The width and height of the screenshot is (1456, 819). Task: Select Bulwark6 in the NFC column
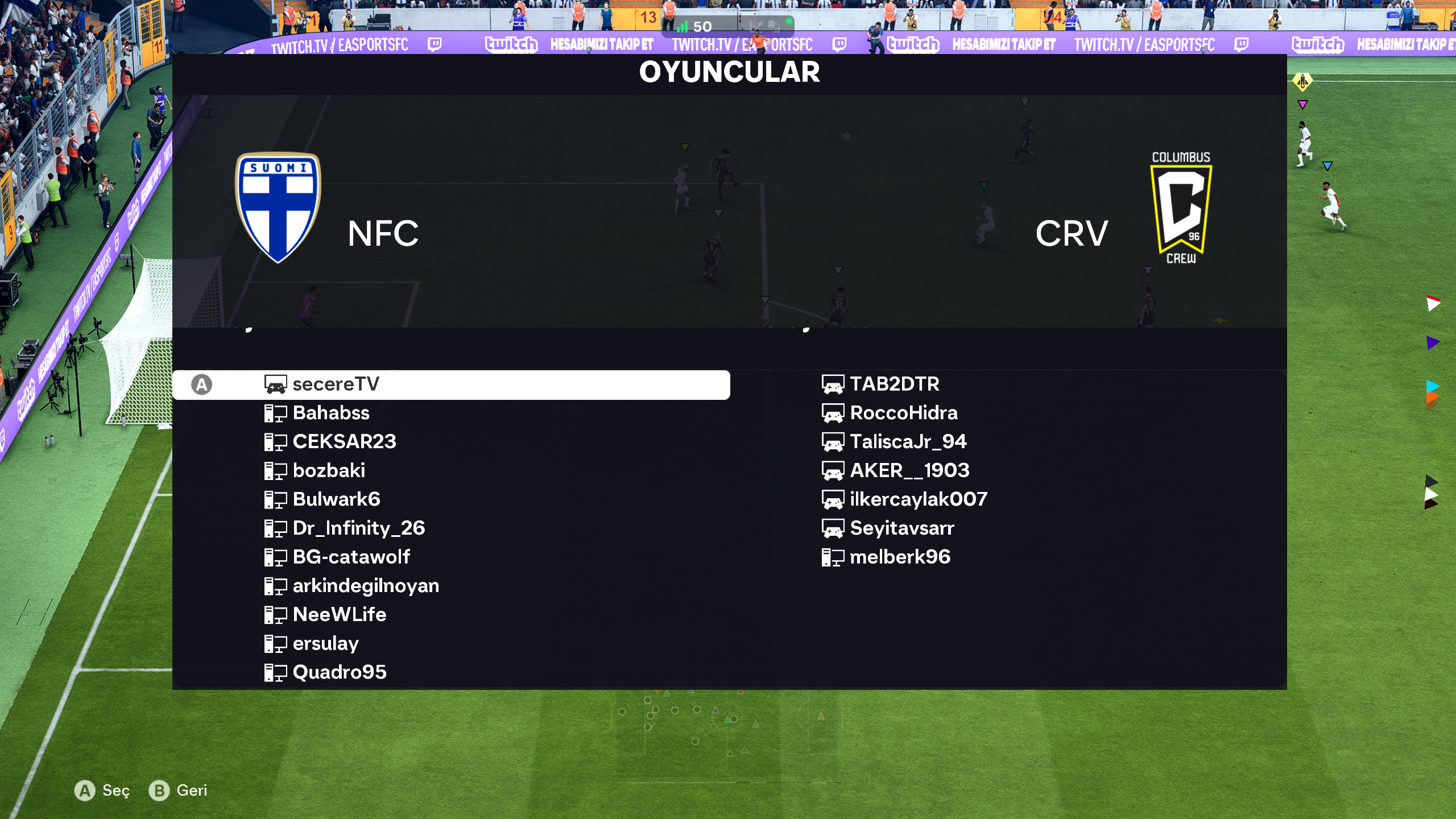[x=336, y=499]
